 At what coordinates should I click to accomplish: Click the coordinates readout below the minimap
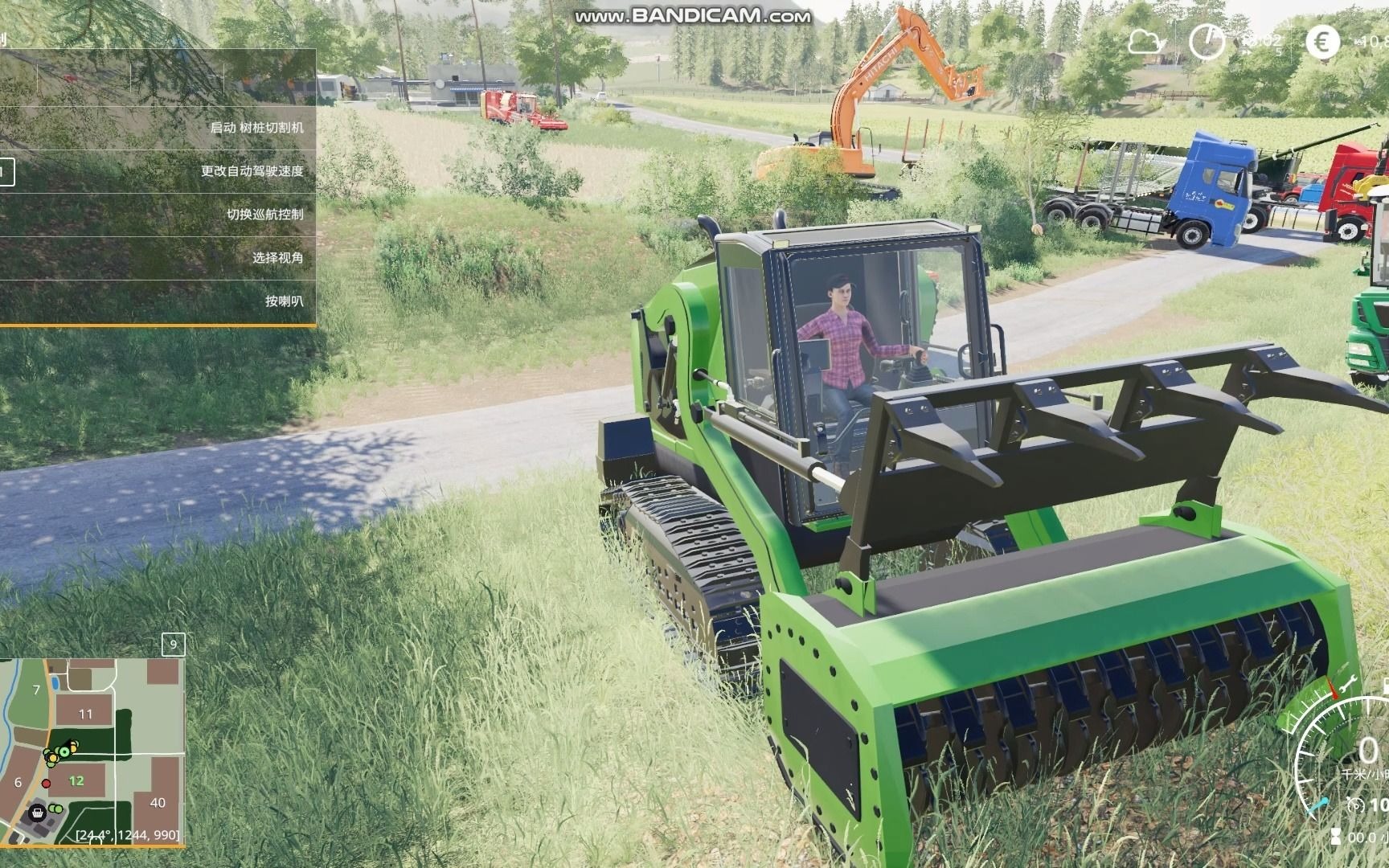[128, 837]
